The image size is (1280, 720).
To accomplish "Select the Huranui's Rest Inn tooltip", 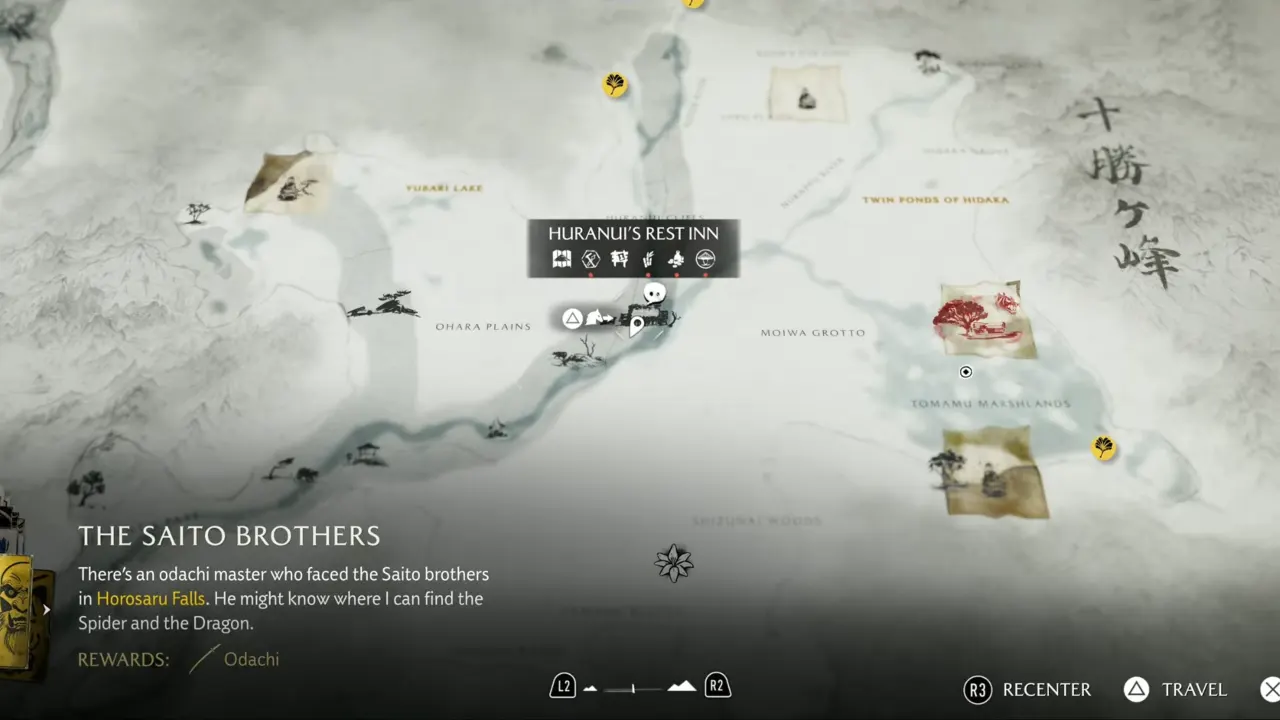I will [634, 233].
